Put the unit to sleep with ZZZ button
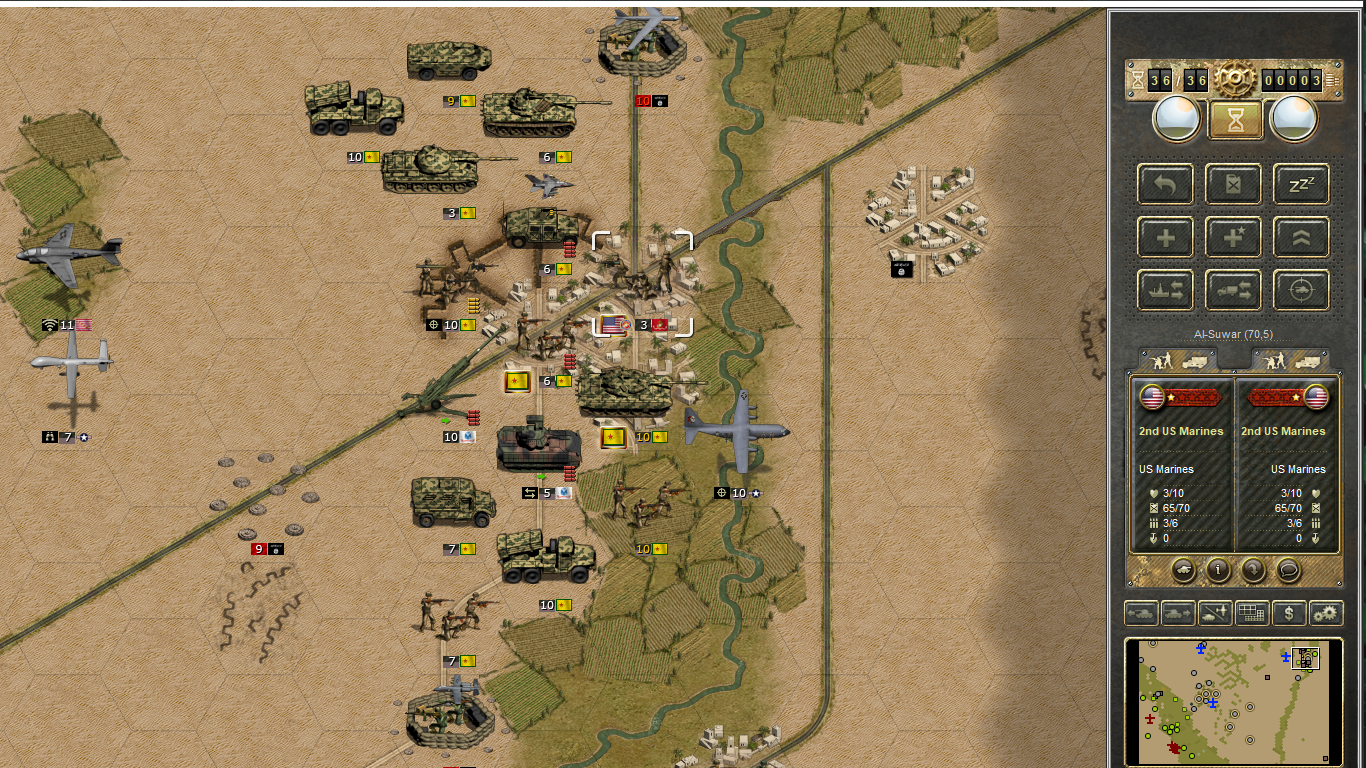 point(1301,184)
